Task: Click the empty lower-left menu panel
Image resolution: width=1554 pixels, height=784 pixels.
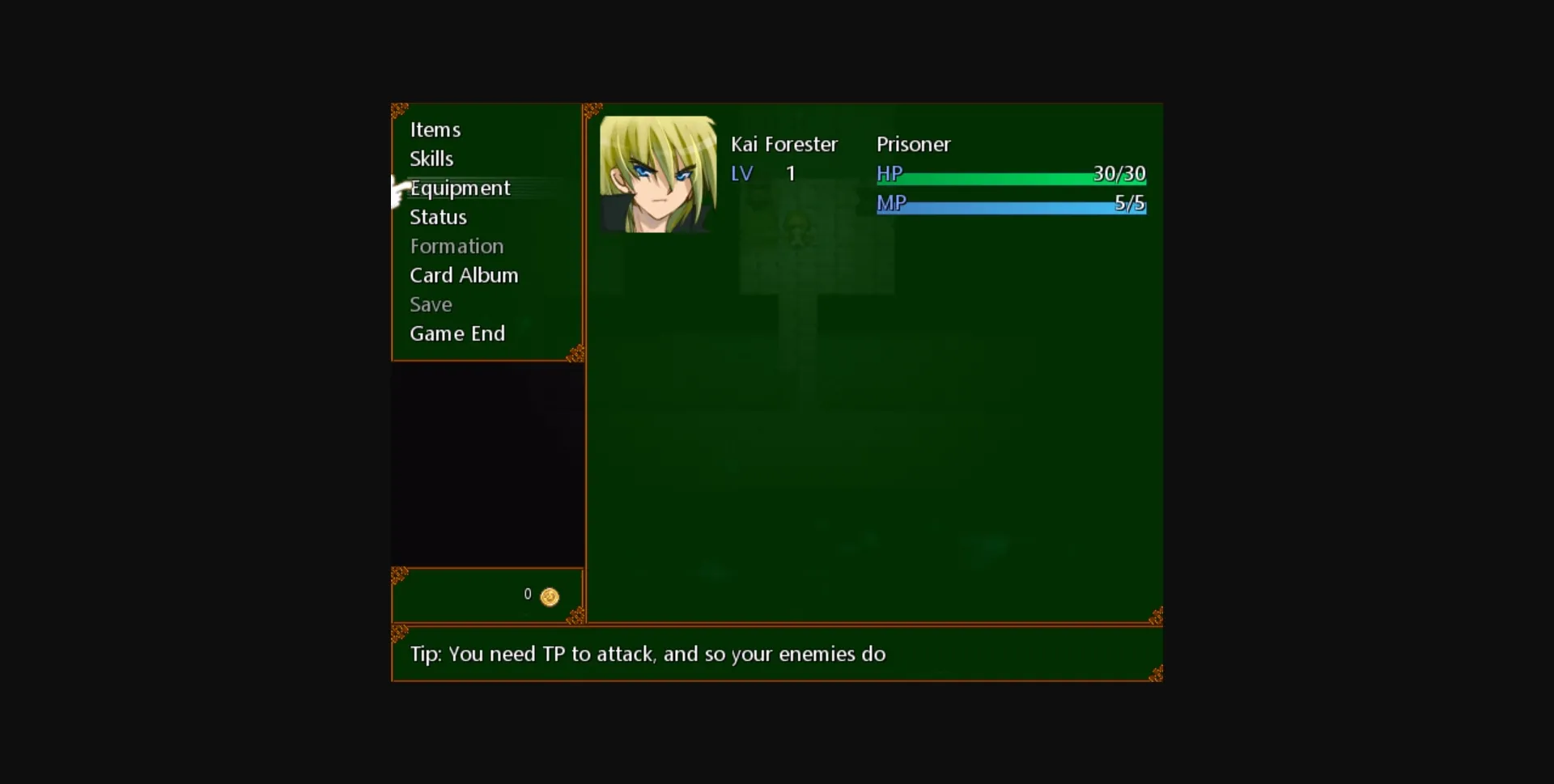Action: (x=486, y=465)
